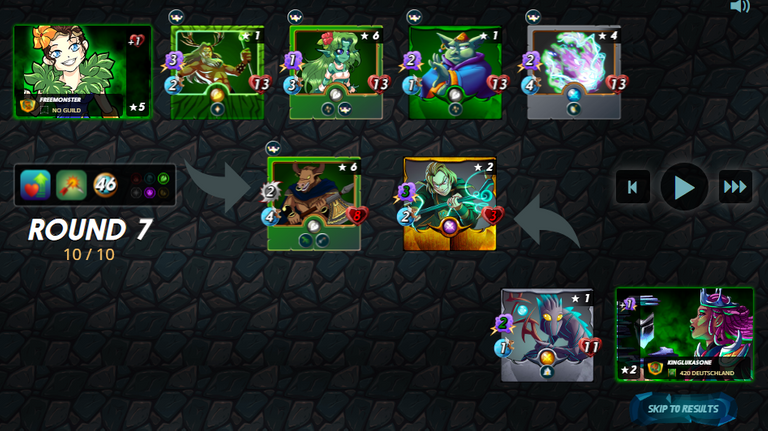Select FREEMONSTER's summoner card
Screen dimensions: 768x431
click(82, 72)
